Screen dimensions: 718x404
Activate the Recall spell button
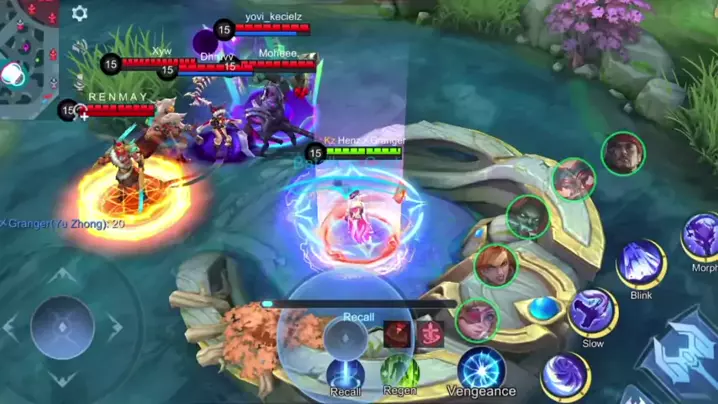[346, 371]
